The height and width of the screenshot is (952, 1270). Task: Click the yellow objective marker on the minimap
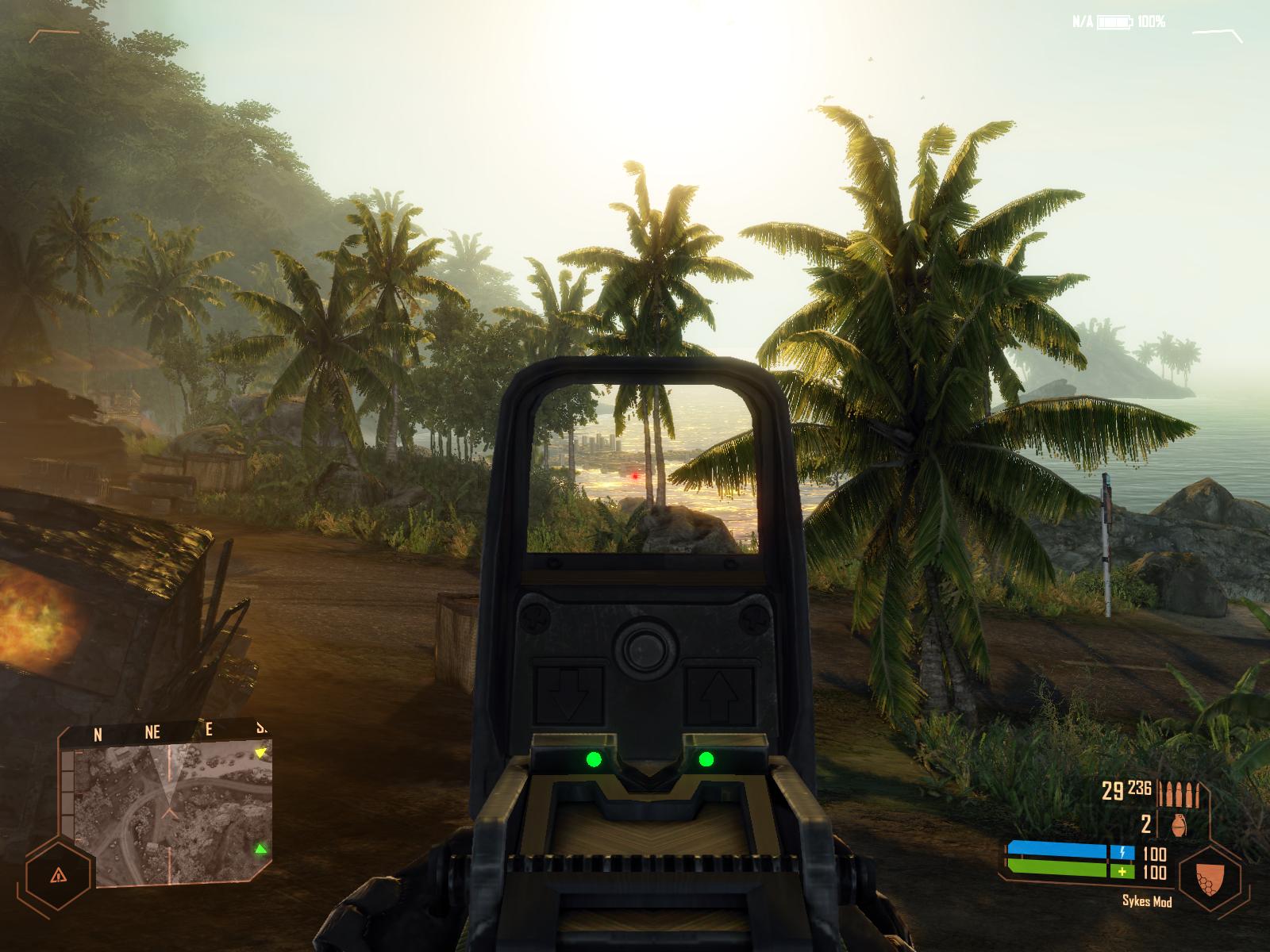click(260, 752)
